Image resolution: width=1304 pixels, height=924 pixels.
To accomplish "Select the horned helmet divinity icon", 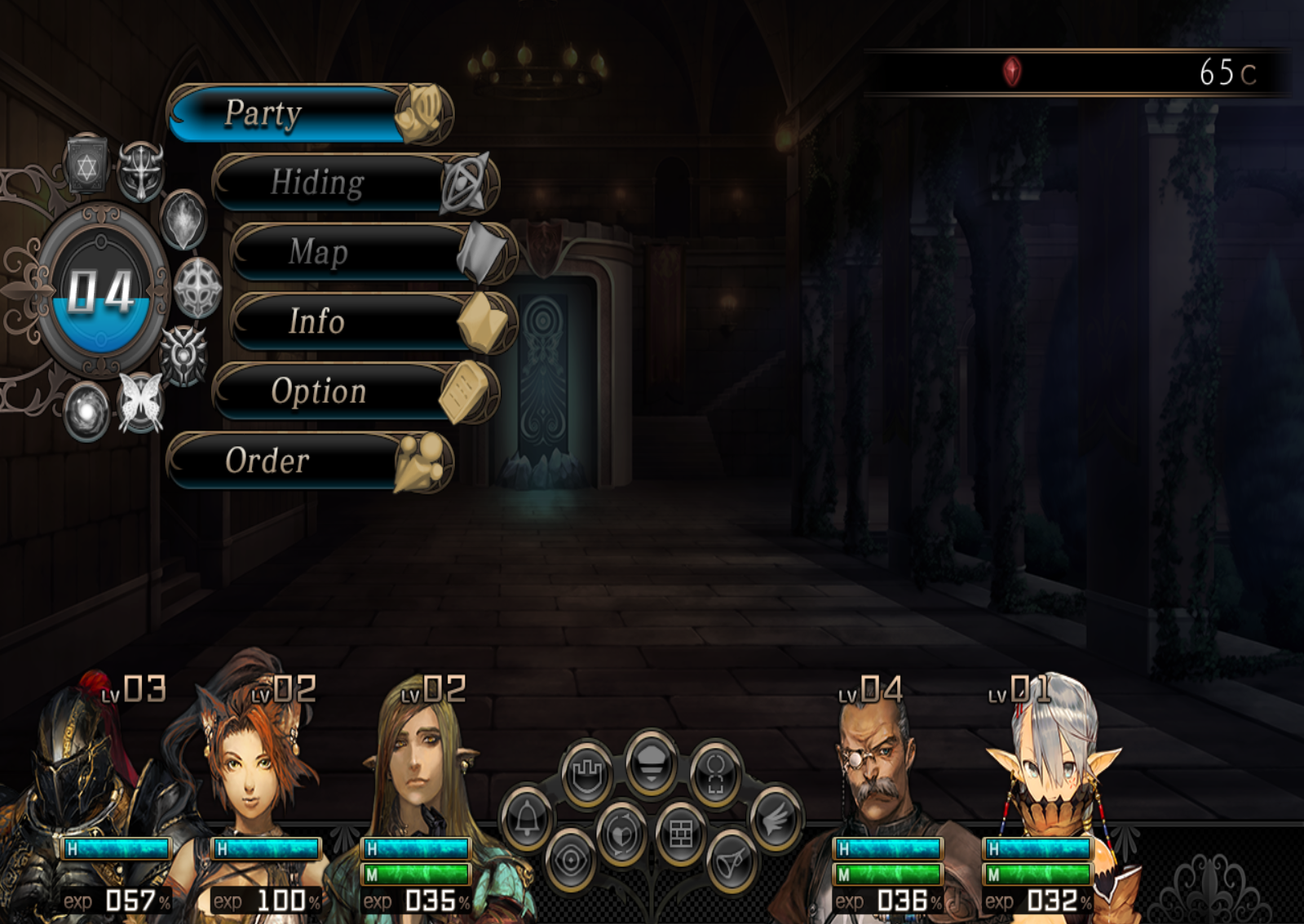I will point(140,171).
